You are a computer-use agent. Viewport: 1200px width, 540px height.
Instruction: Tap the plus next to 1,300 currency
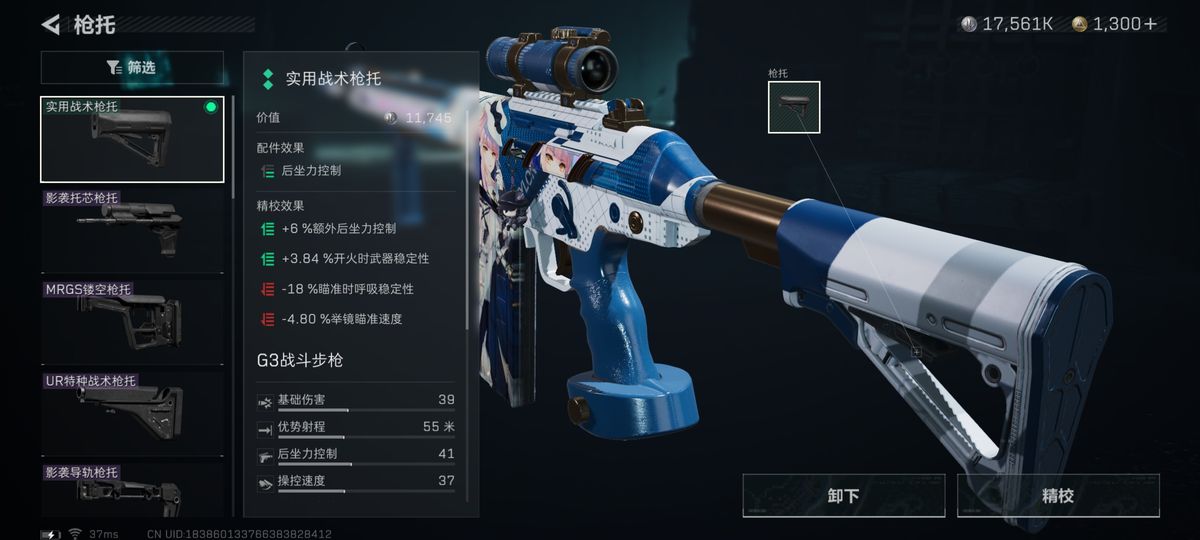[x=1151, y=24]
